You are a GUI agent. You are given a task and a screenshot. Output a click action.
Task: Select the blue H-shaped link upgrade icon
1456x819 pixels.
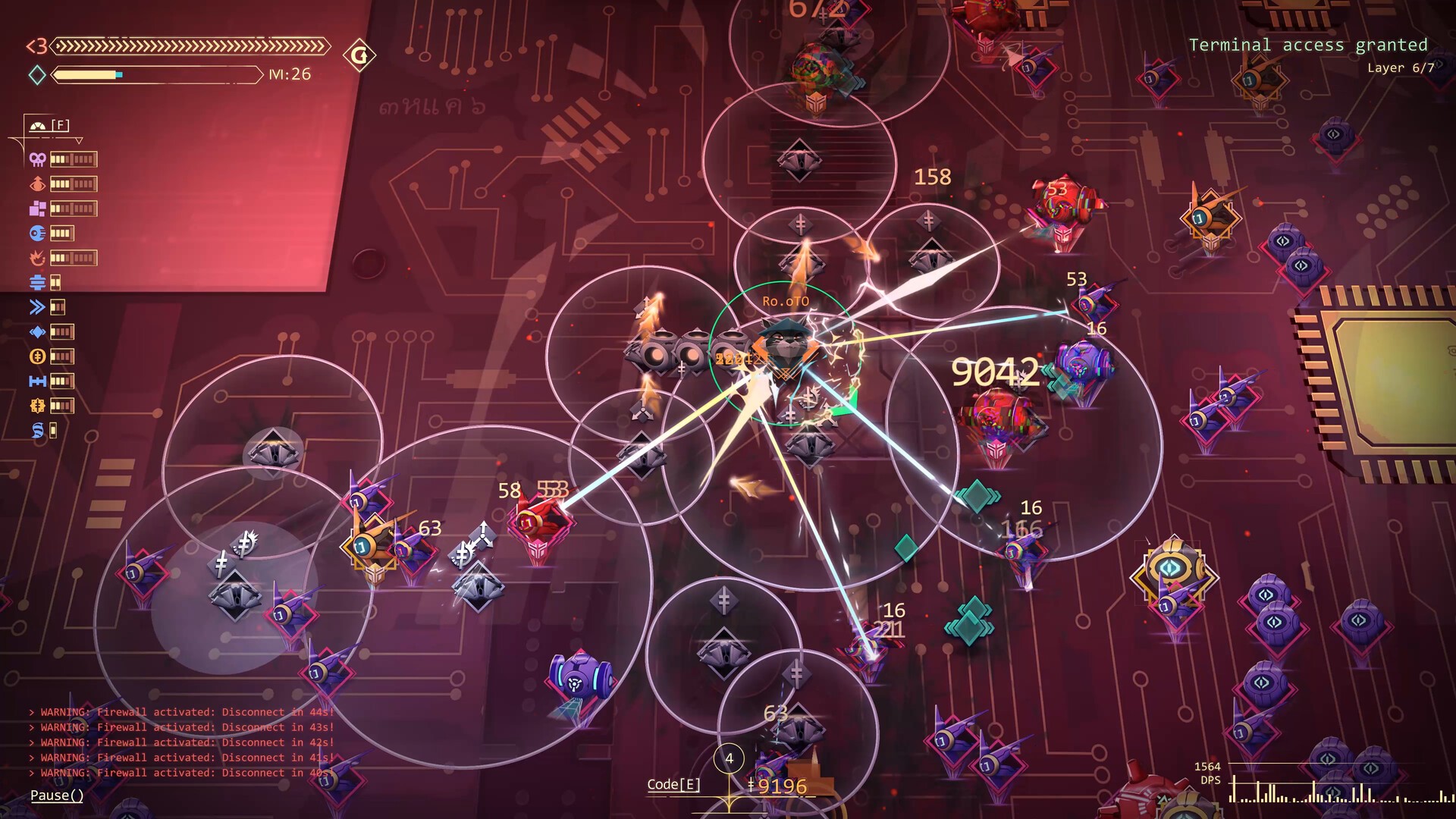pos(37,381)
